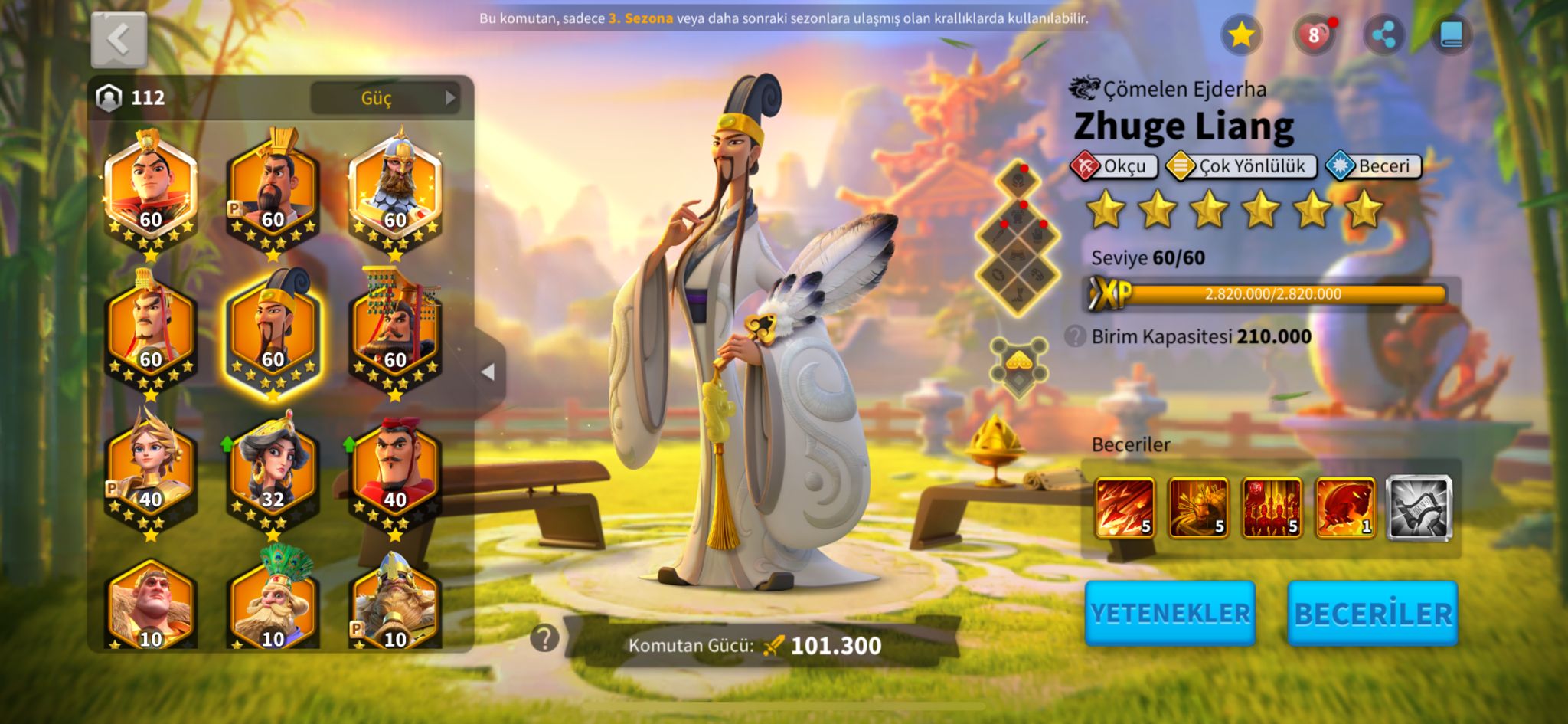This screenshot has width=1568, height=724.
Task: Open the Okçu archer specialty tag
Action: click(1114, 166)
